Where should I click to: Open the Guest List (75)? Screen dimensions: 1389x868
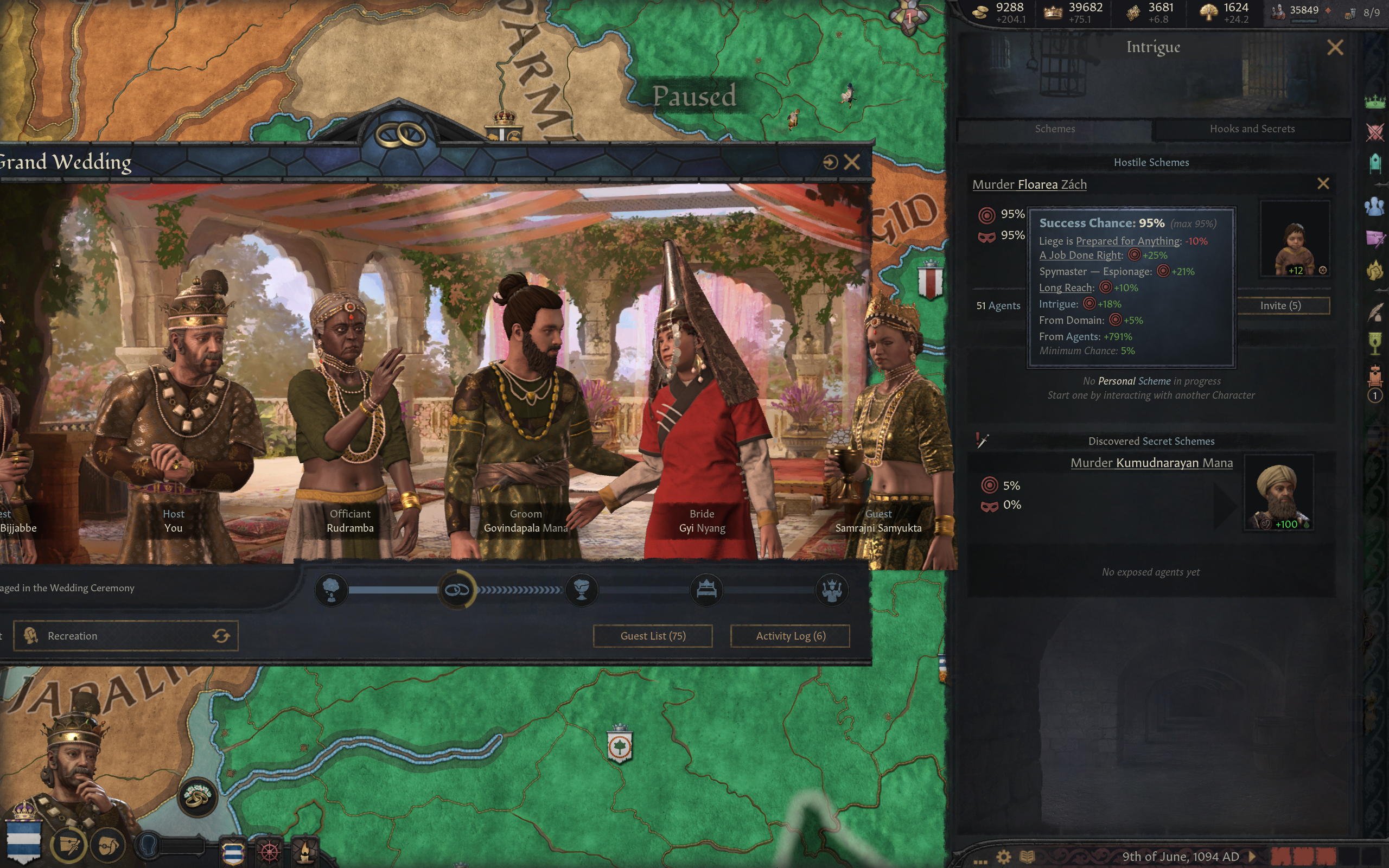tap(653, 635)
